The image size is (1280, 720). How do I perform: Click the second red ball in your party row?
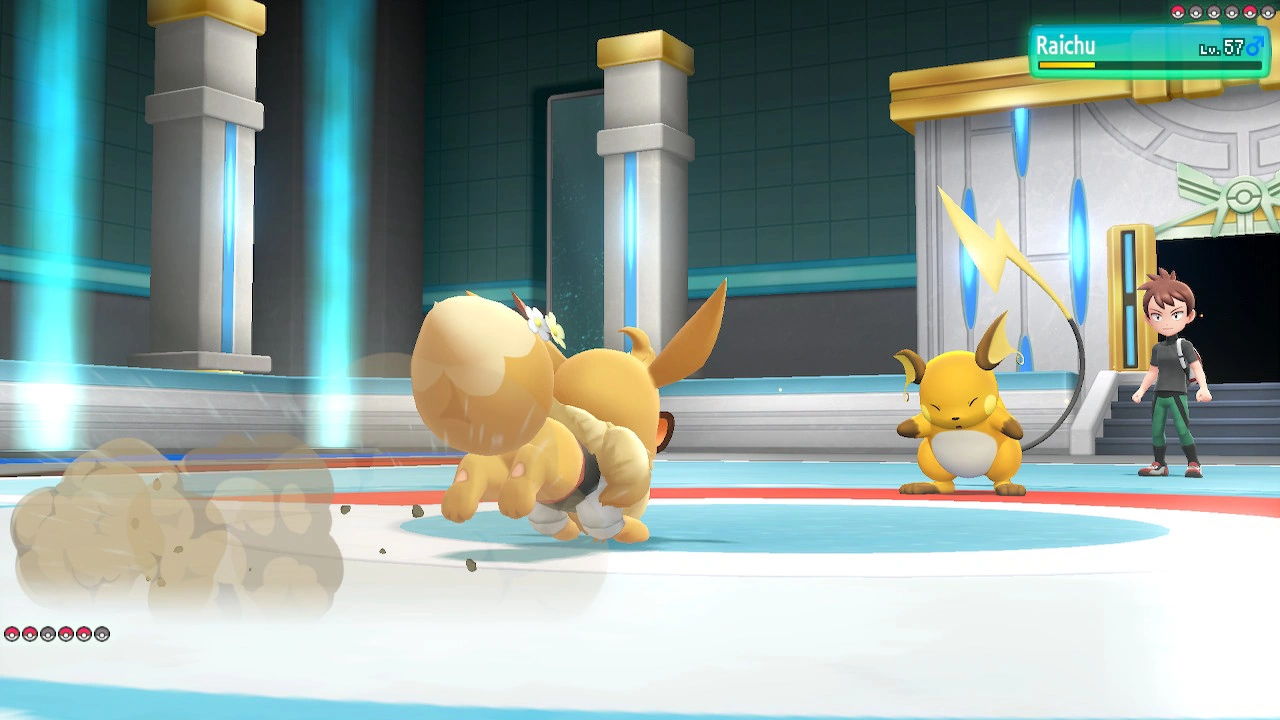(30, 634)
